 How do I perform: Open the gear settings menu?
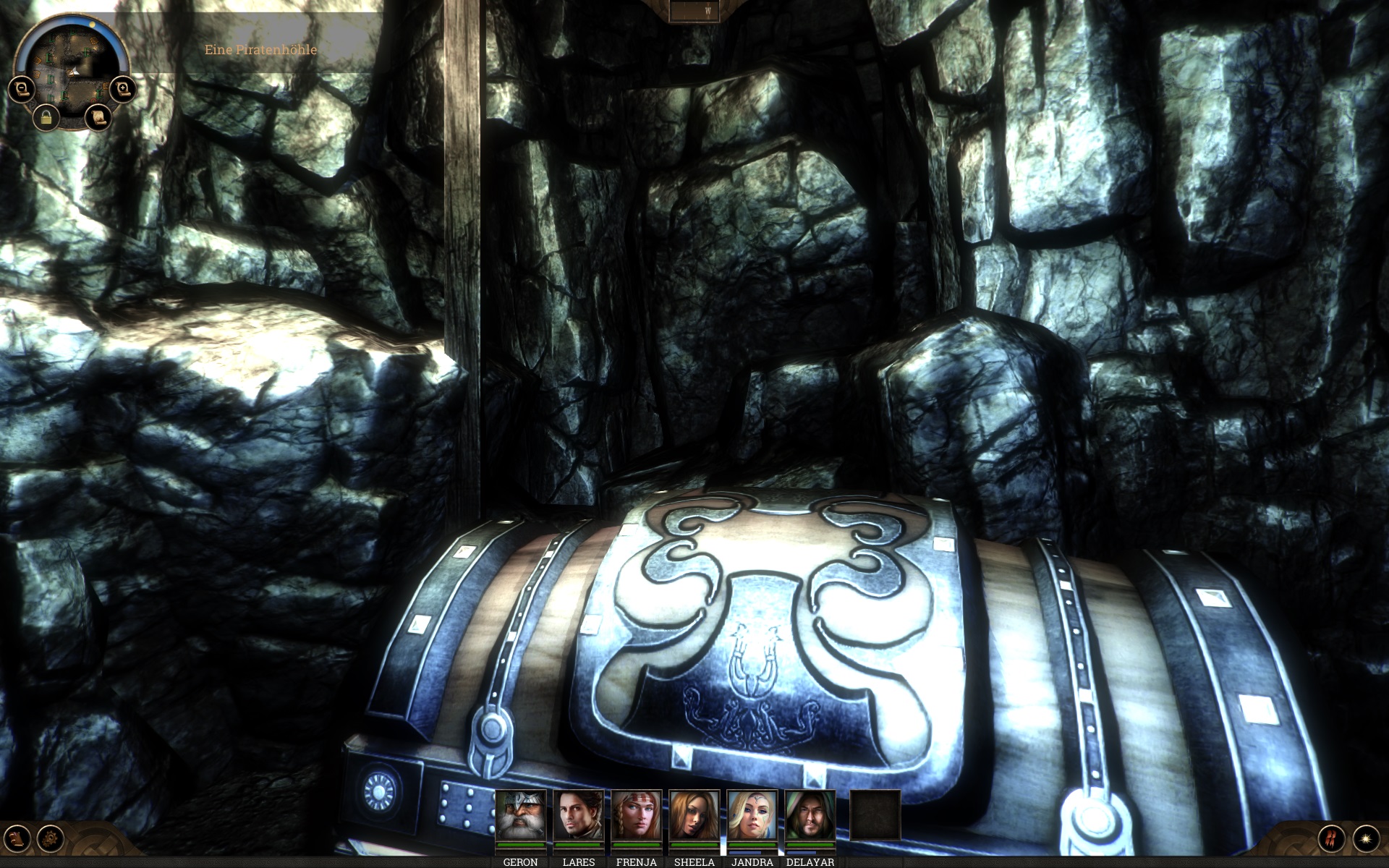click(x=51, y=839)
